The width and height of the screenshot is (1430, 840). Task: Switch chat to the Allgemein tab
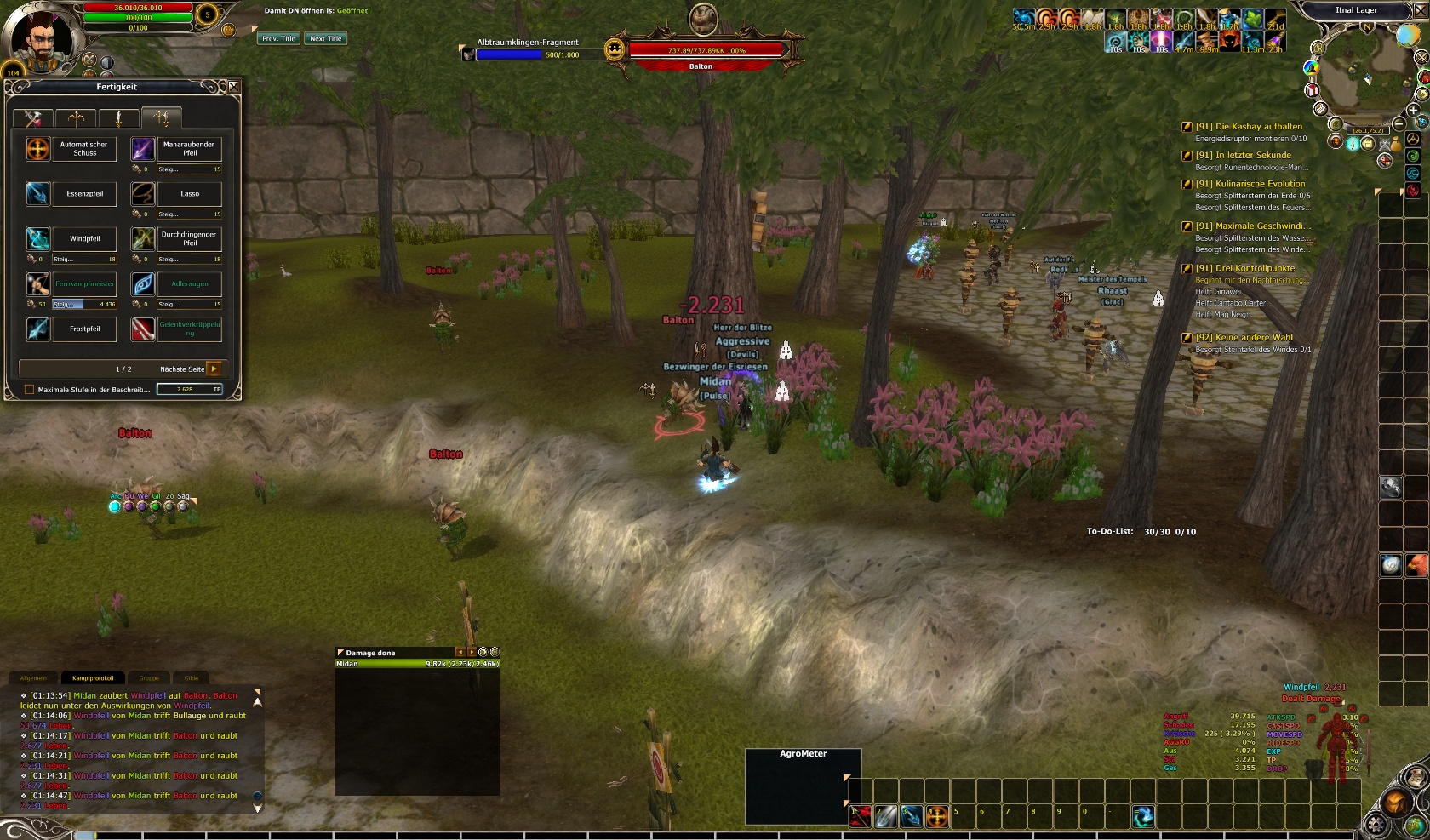pyautogui.click(x=33, y=678)
